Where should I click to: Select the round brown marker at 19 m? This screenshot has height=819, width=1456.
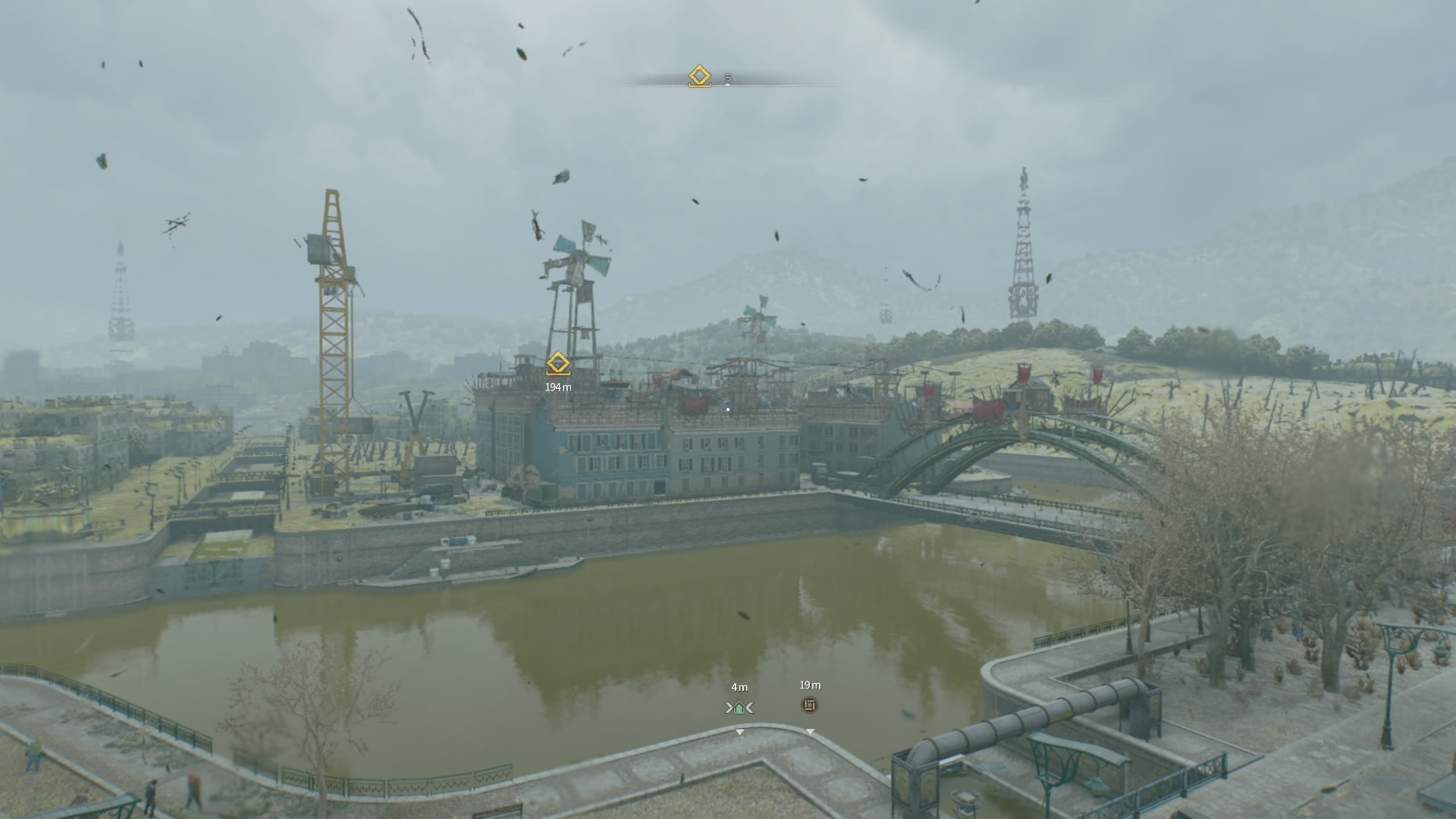810,705
